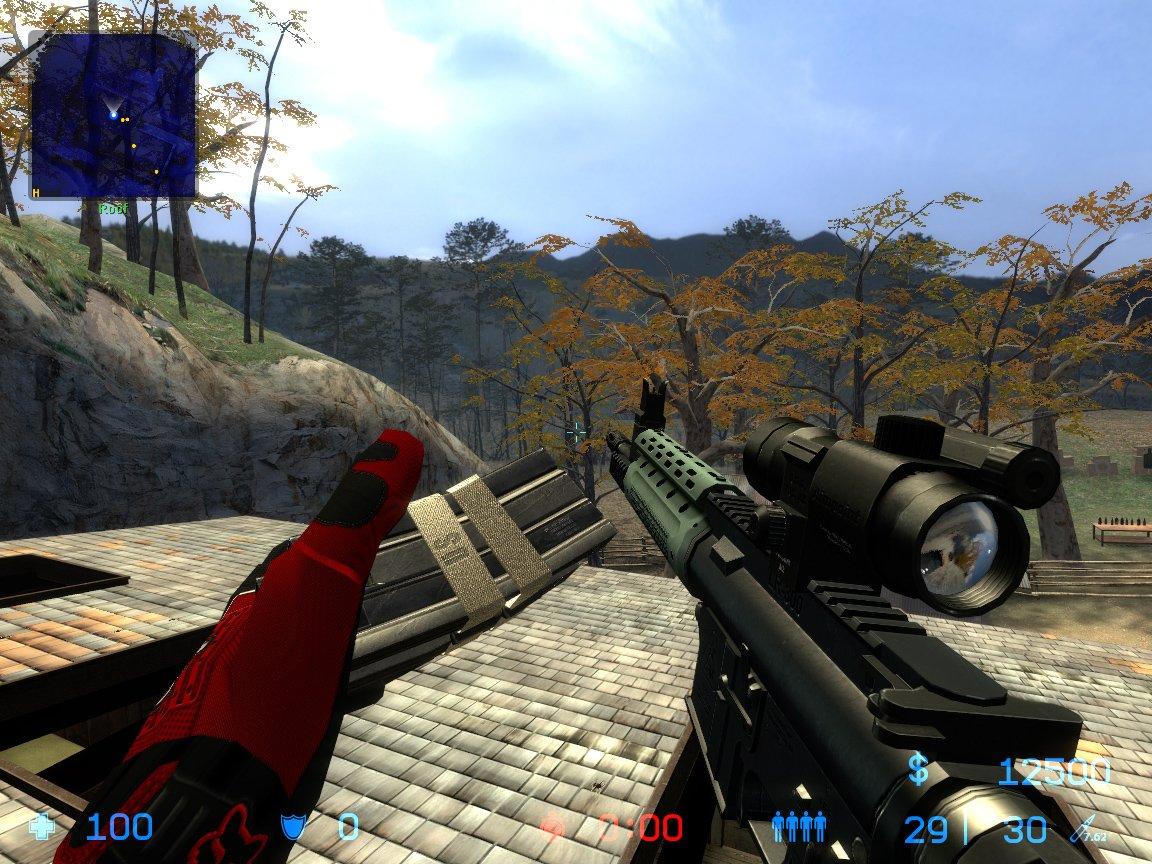Click the red round timer clock icon
Viewport: 1152px width, 864px height.
(553, 828)
